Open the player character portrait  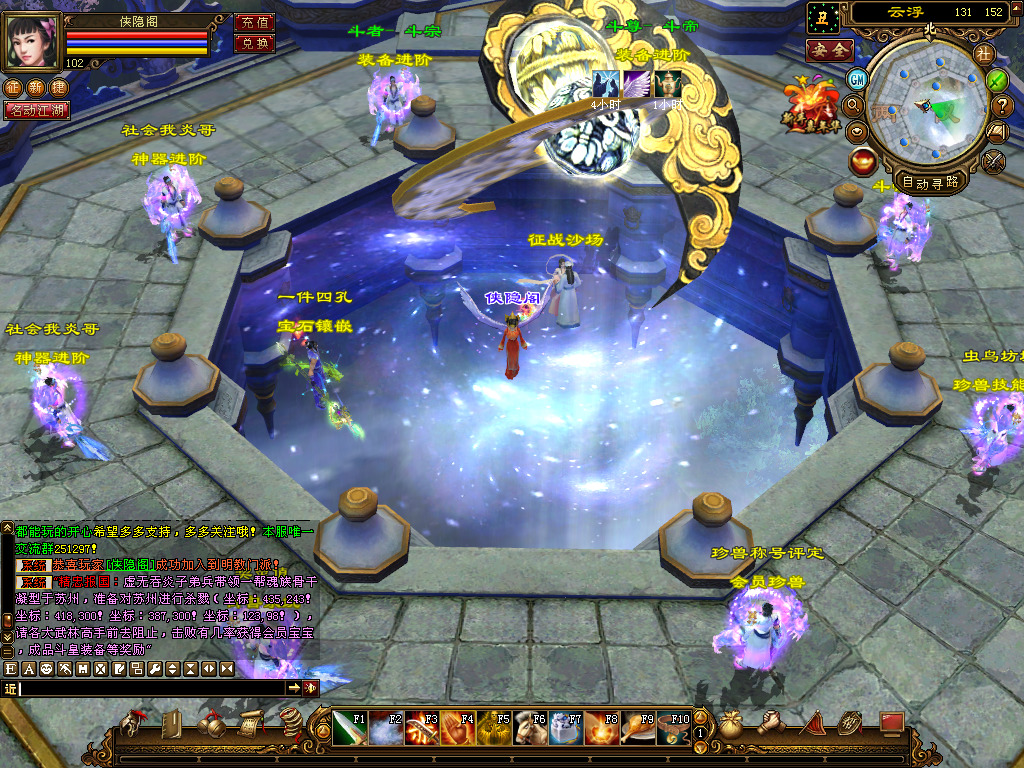pos(33,40)
